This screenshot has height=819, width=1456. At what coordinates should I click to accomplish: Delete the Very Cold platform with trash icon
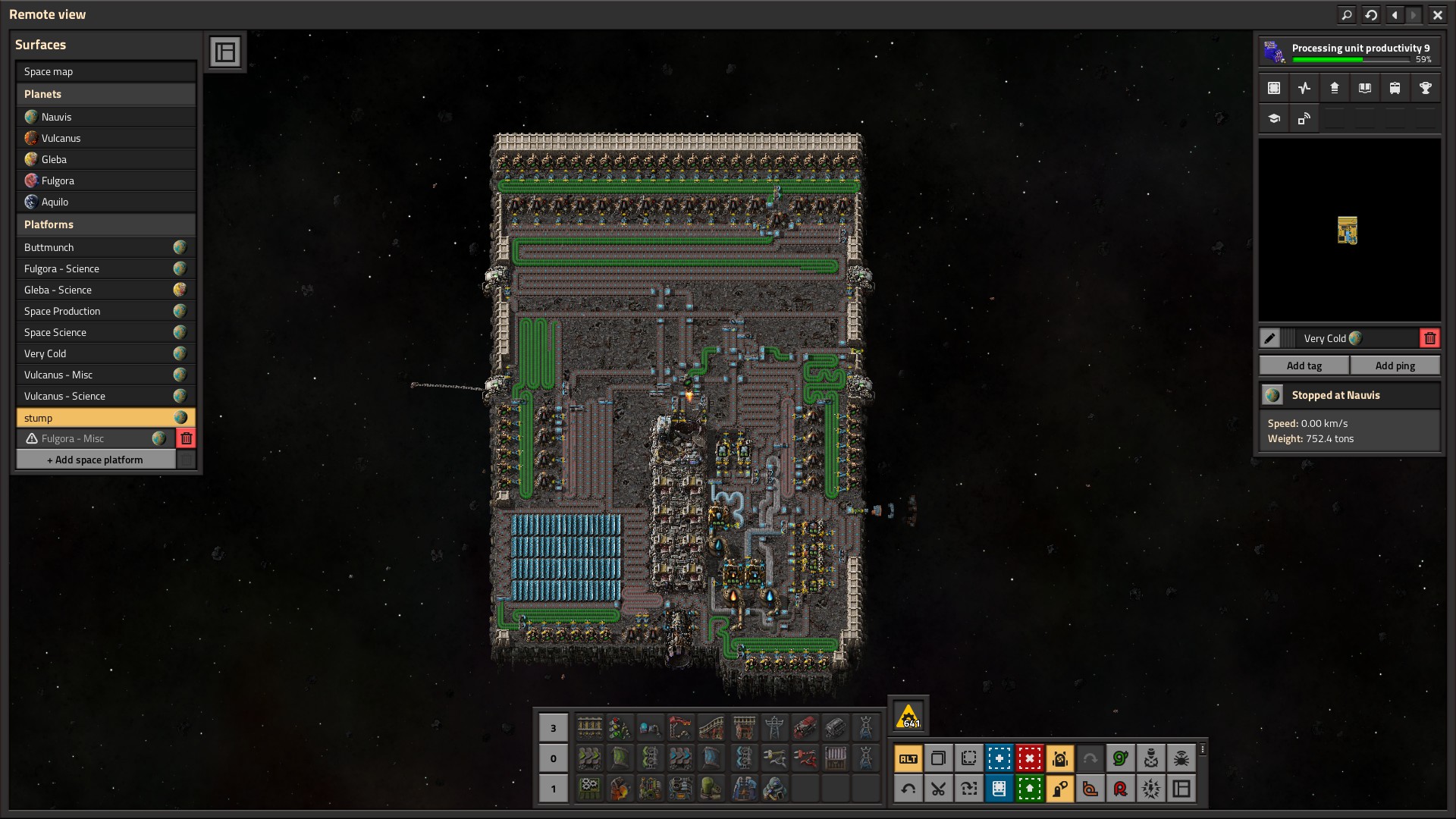click(1429, 338)
